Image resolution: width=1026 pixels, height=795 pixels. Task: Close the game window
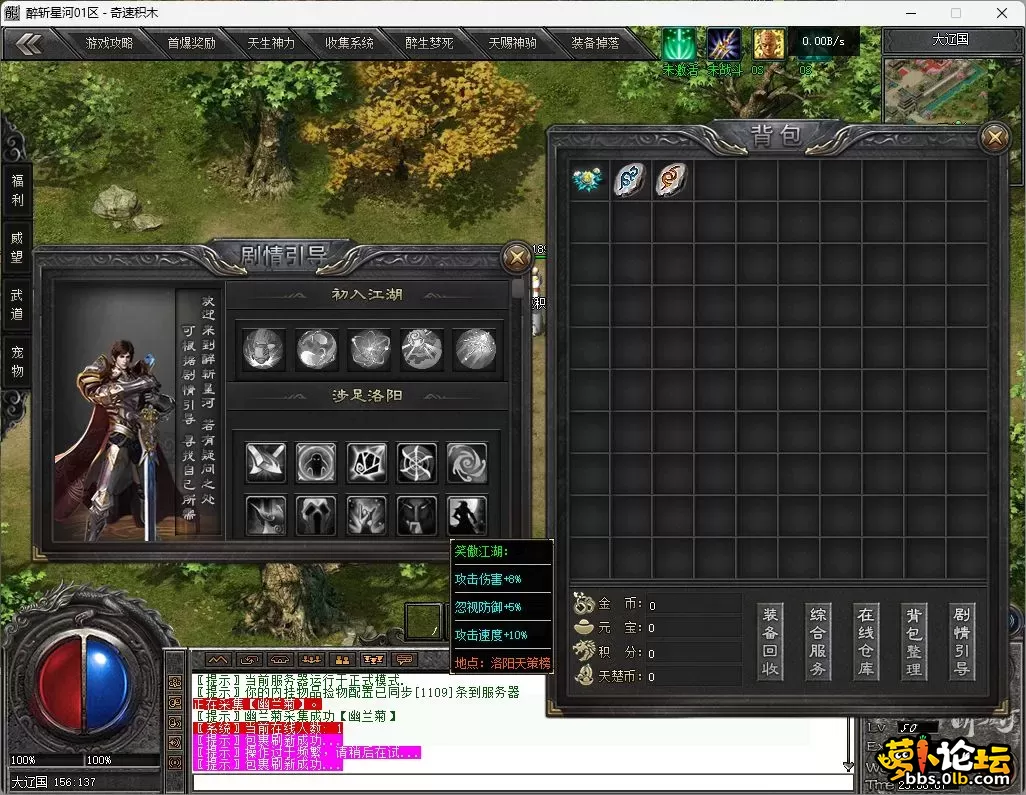pyautogui.click(x=1002, y=13)
